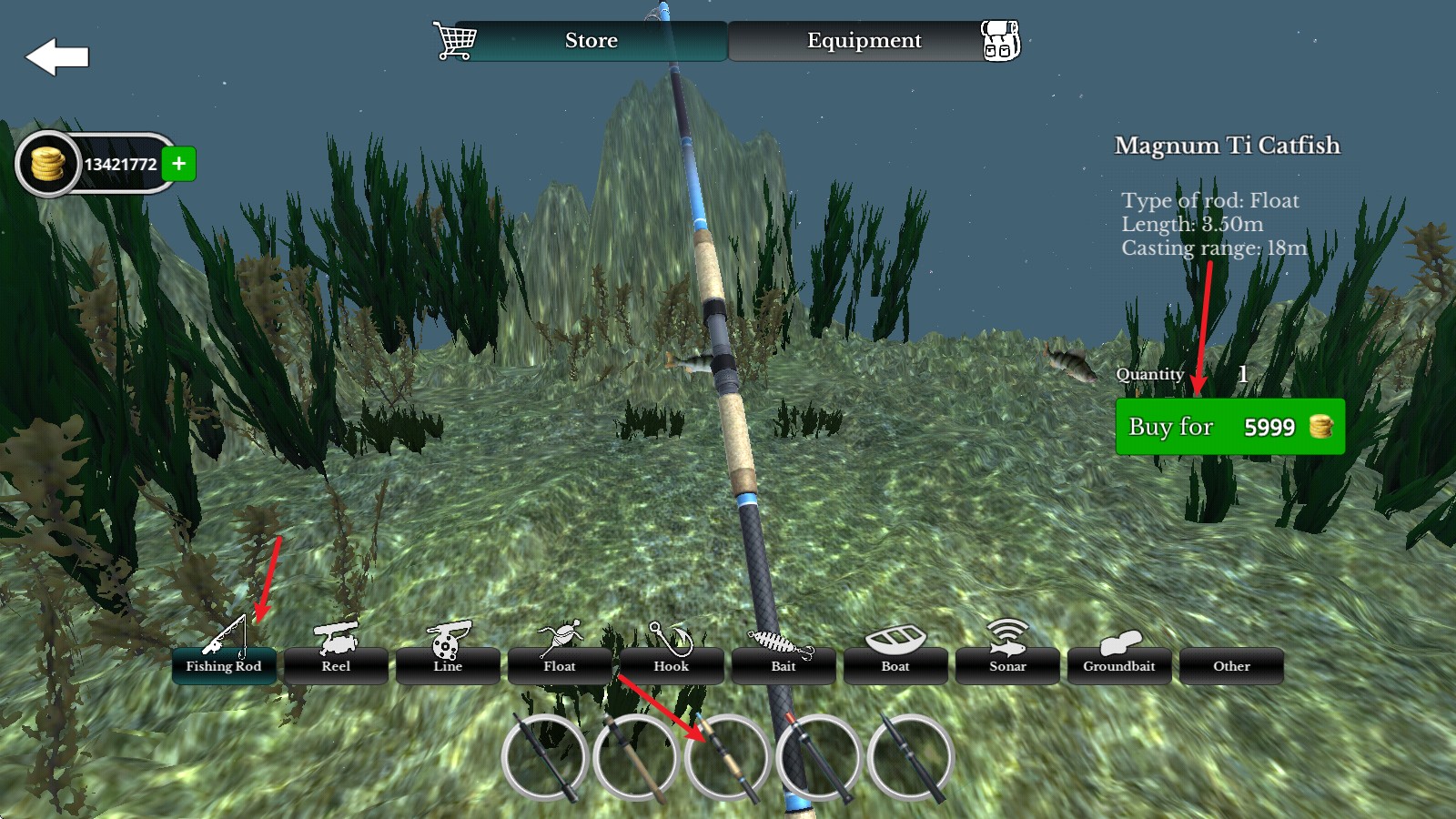Open the Float category
This screenshot has height=819, width=1456.
tap(560, 665)
